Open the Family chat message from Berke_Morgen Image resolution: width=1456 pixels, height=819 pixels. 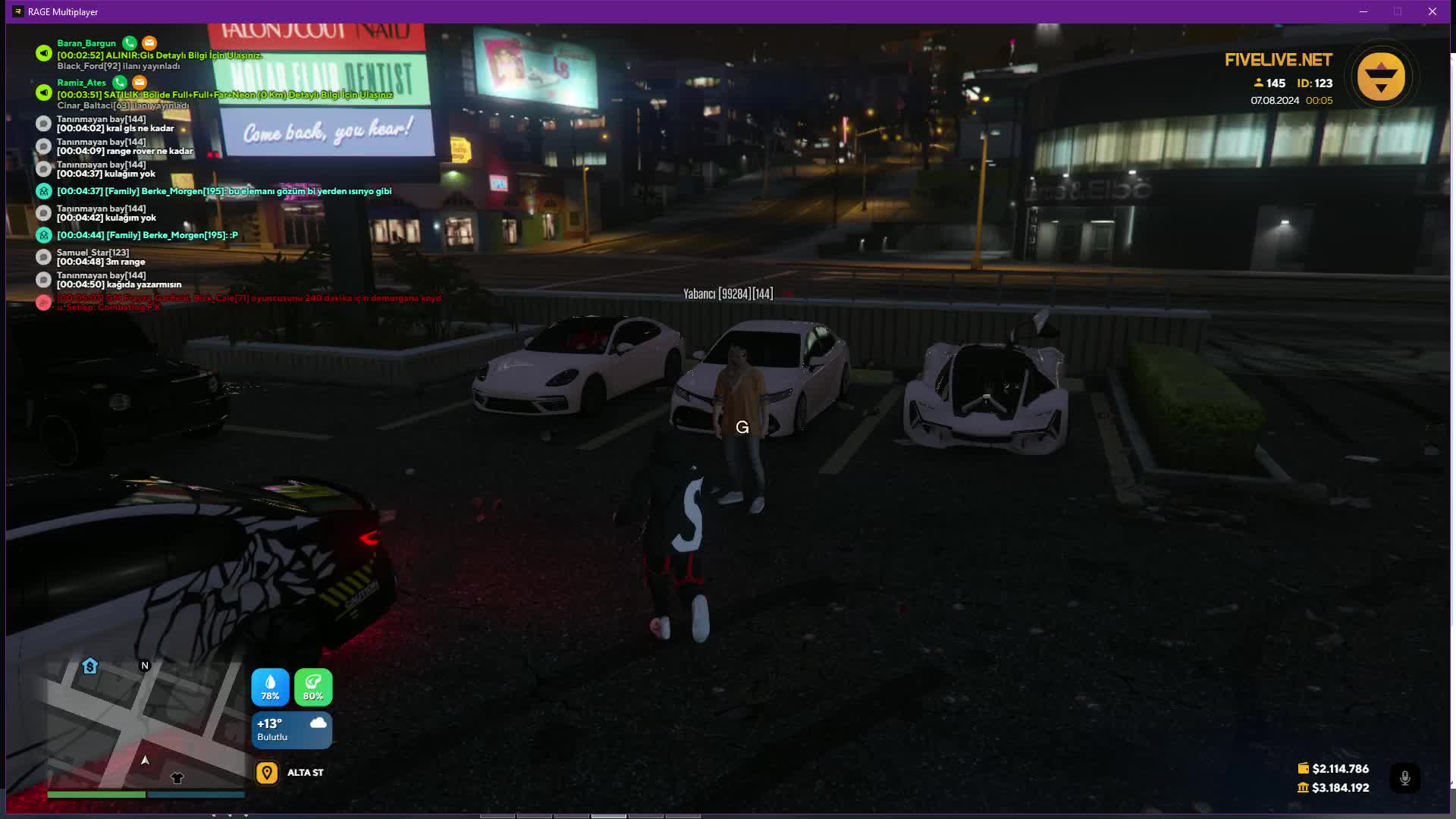tap(224, 191)
